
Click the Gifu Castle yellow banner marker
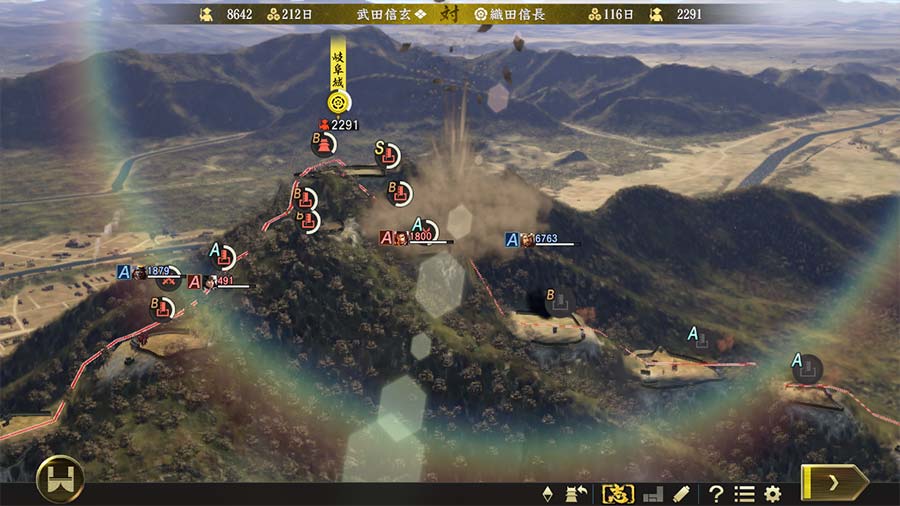[339, 76]
